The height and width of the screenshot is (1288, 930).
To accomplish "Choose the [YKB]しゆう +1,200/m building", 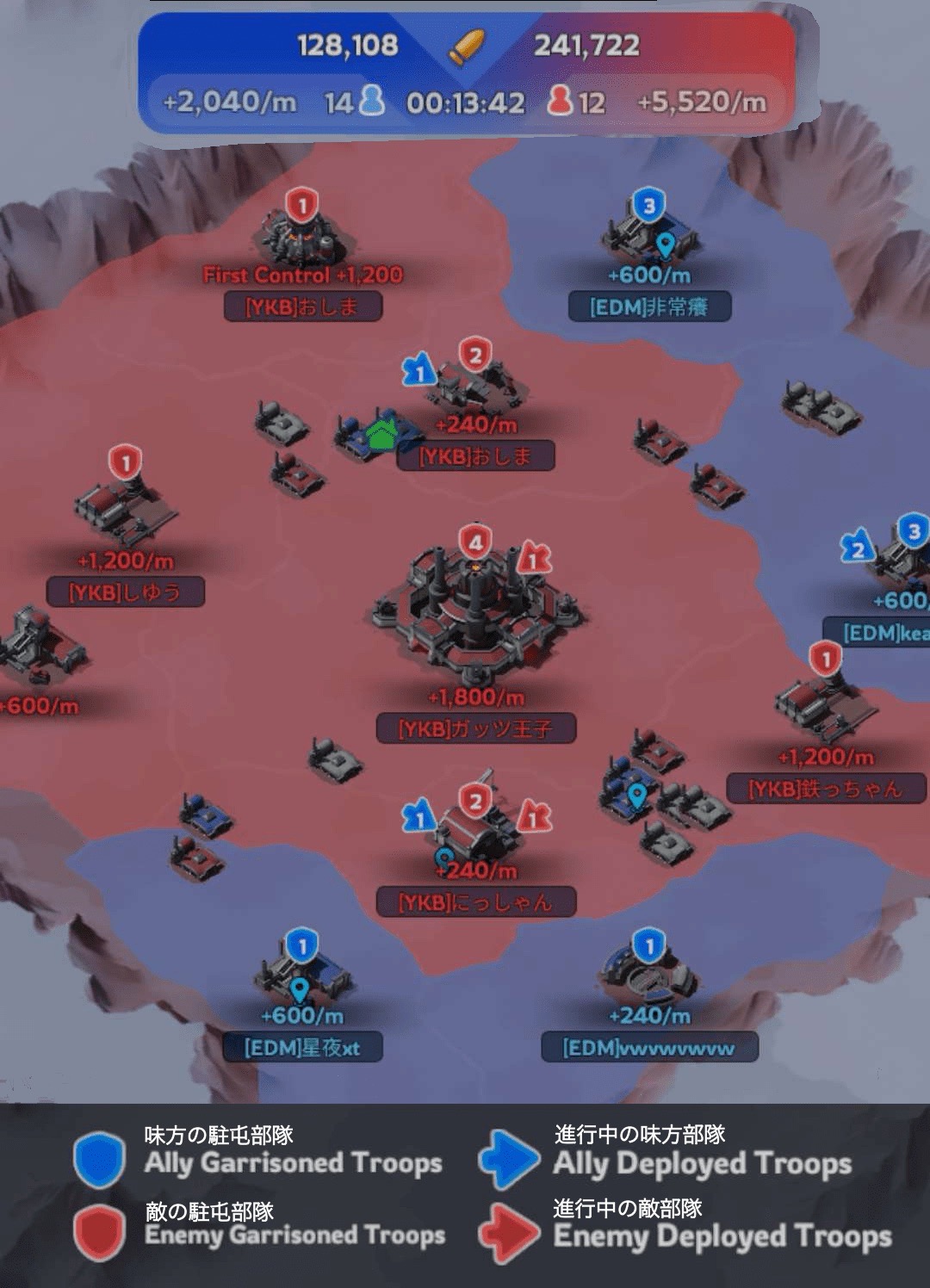I will [126, 508].
